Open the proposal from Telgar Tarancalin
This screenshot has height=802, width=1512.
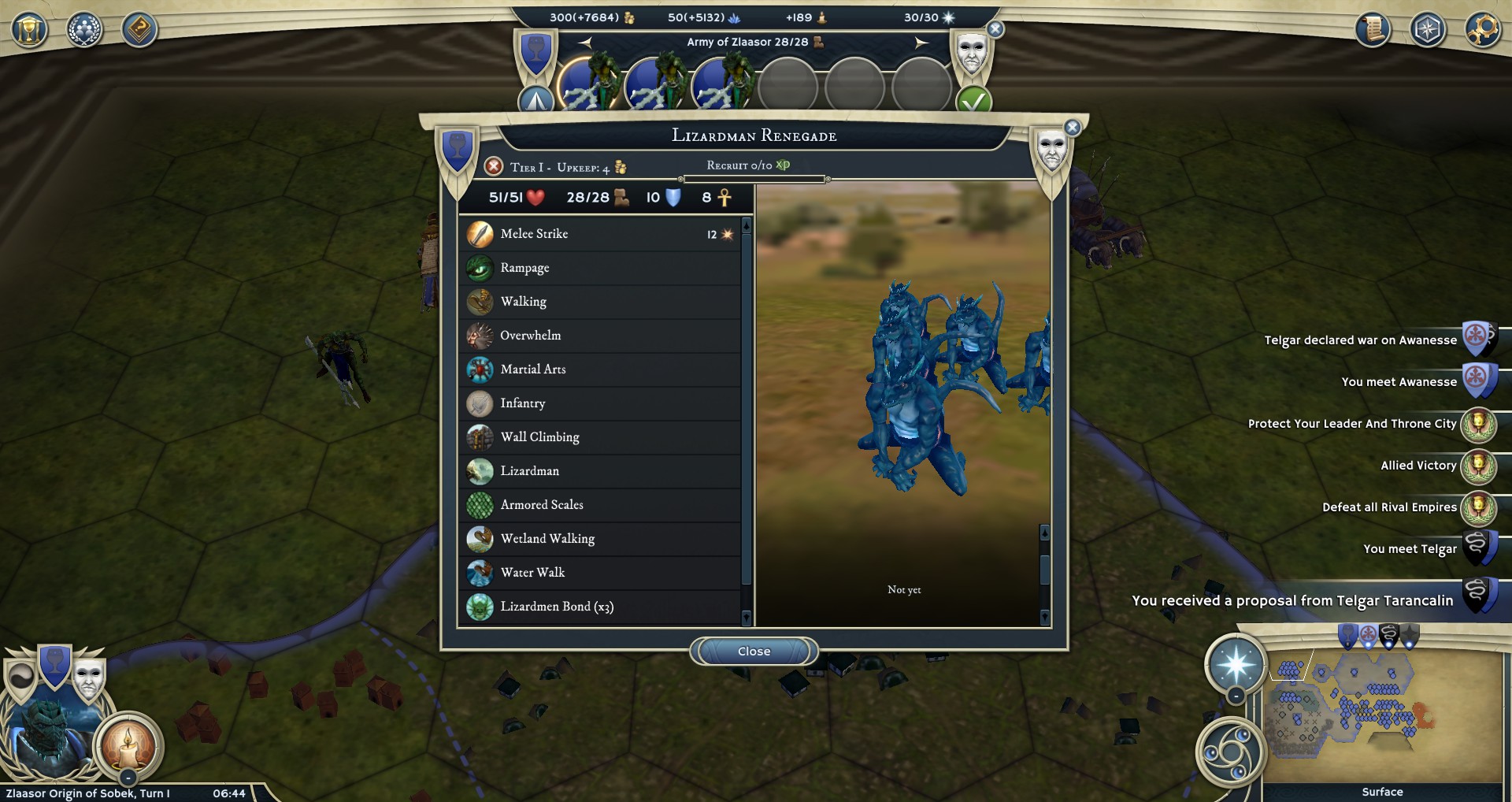coord(1291,600)
